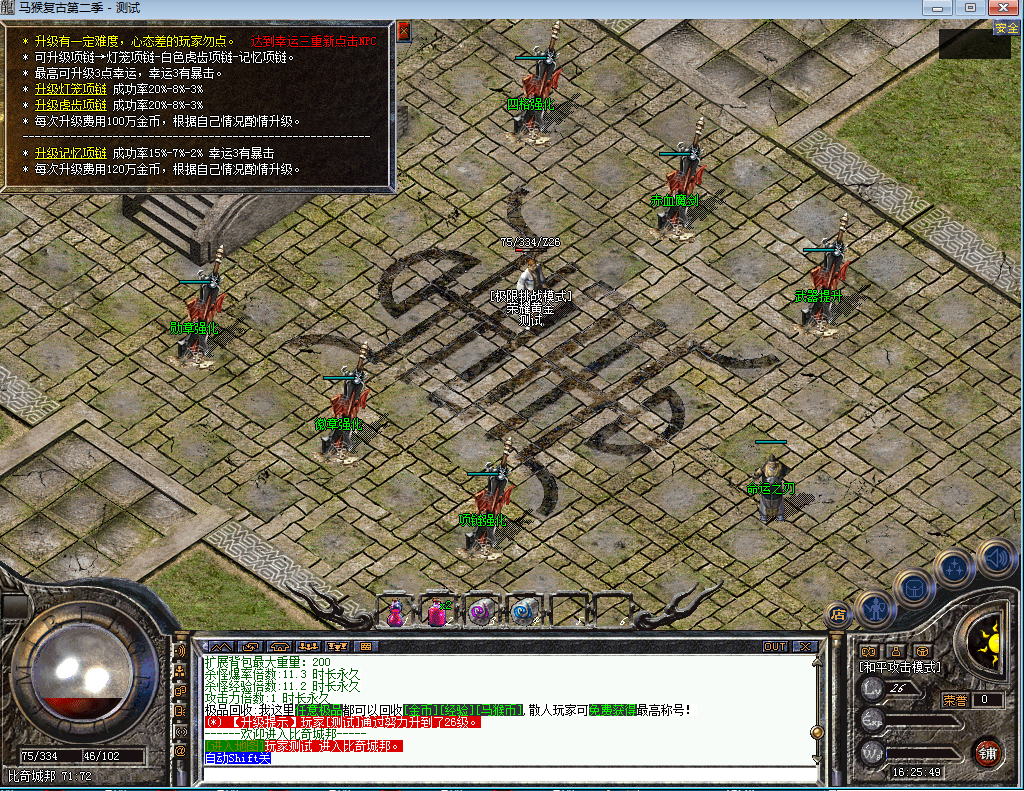Use the purple swirl scroll in the belt

481,611
